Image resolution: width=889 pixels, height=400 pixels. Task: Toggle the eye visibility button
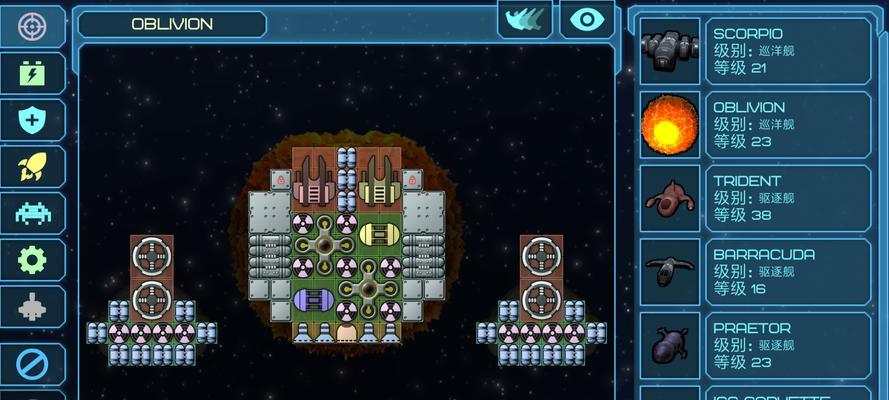(x=587, y=19)
